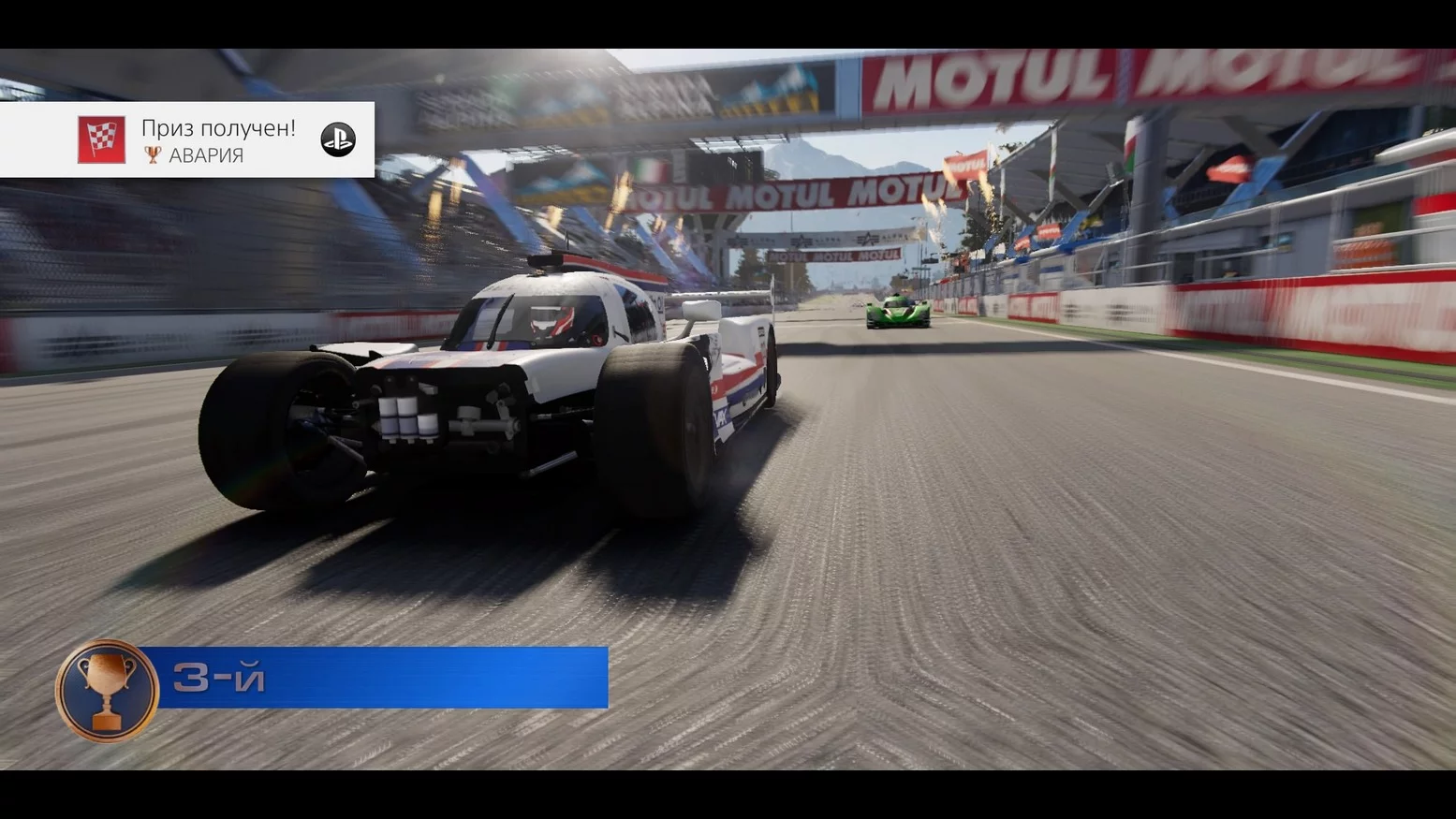Click the checkered flag trophy thumbnail
1456x819 pixels.
(x=101, y=139)
